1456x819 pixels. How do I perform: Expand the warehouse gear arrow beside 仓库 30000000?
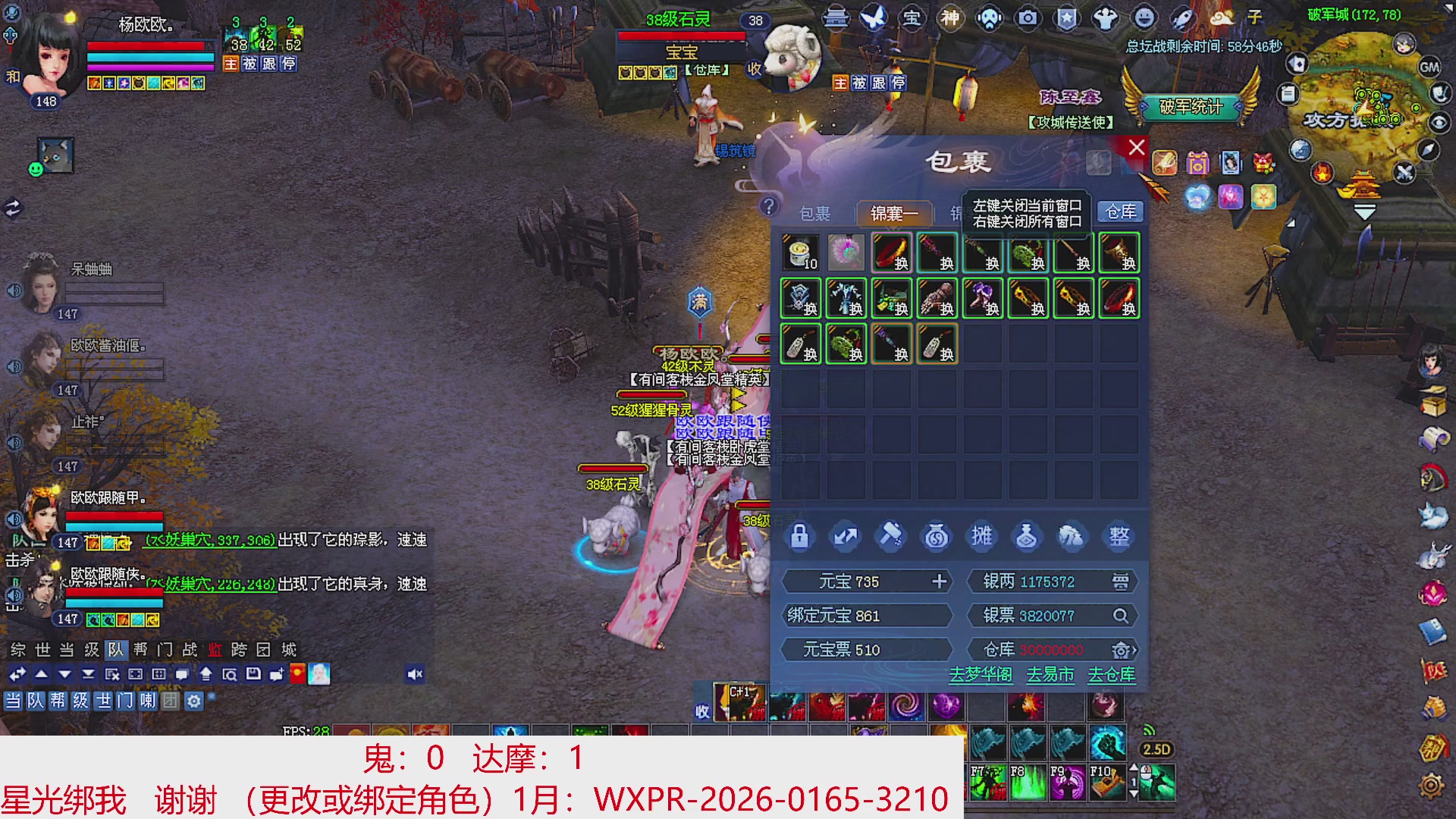(1124, 650)
